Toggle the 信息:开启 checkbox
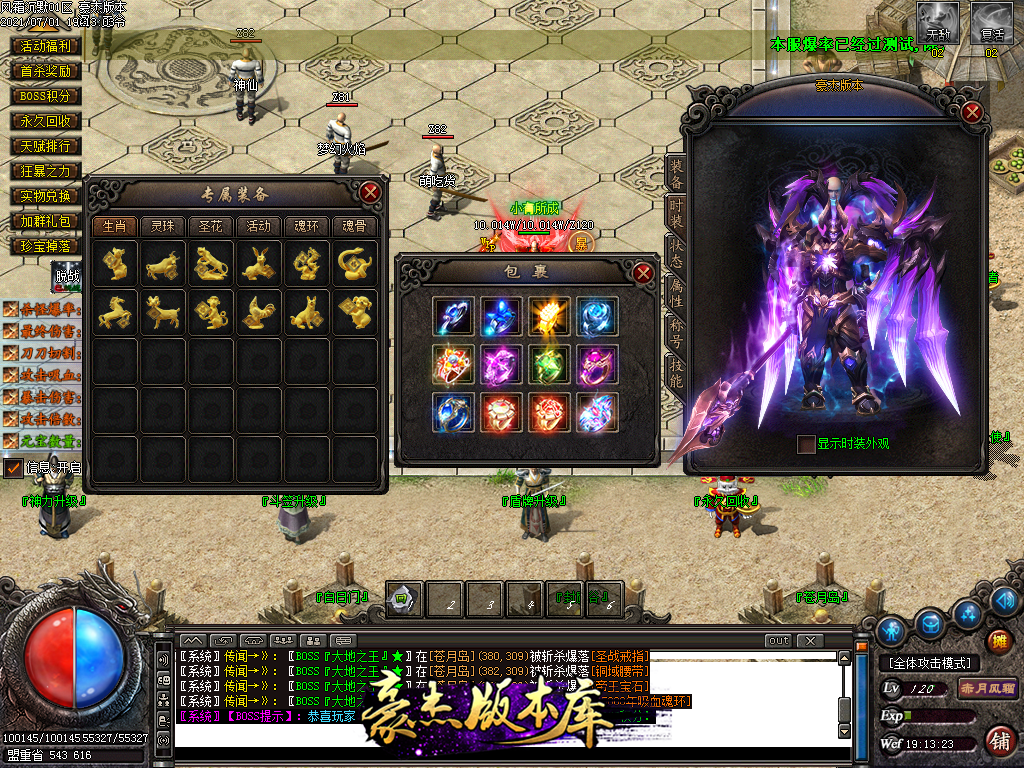 pos(13,467)
